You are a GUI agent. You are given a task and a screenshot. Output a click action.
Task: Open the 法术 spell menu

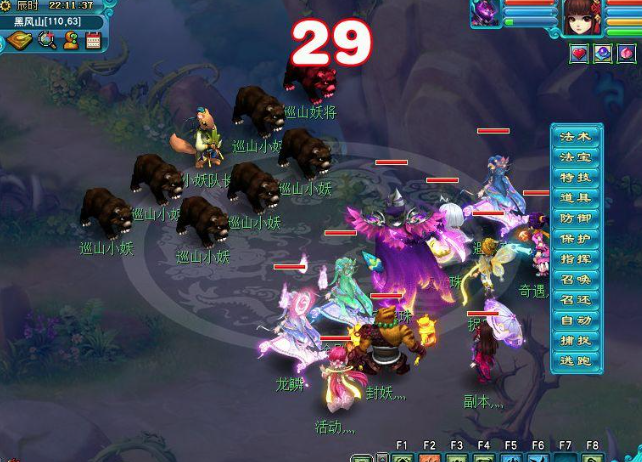(578, 136)
